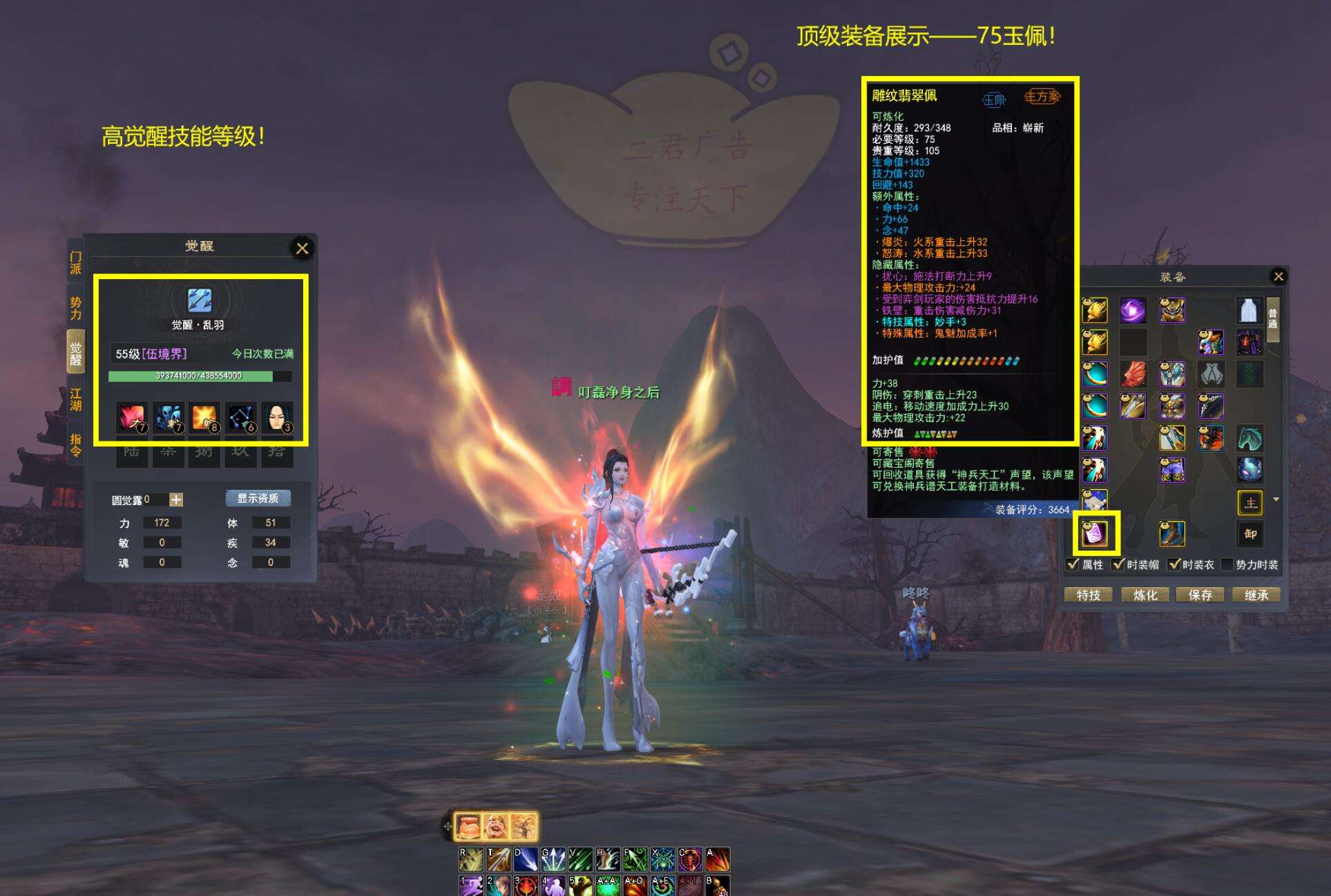This screenshot has height=896, width=1331.
Task: Click the 显示资质 button
Action: 258,498
